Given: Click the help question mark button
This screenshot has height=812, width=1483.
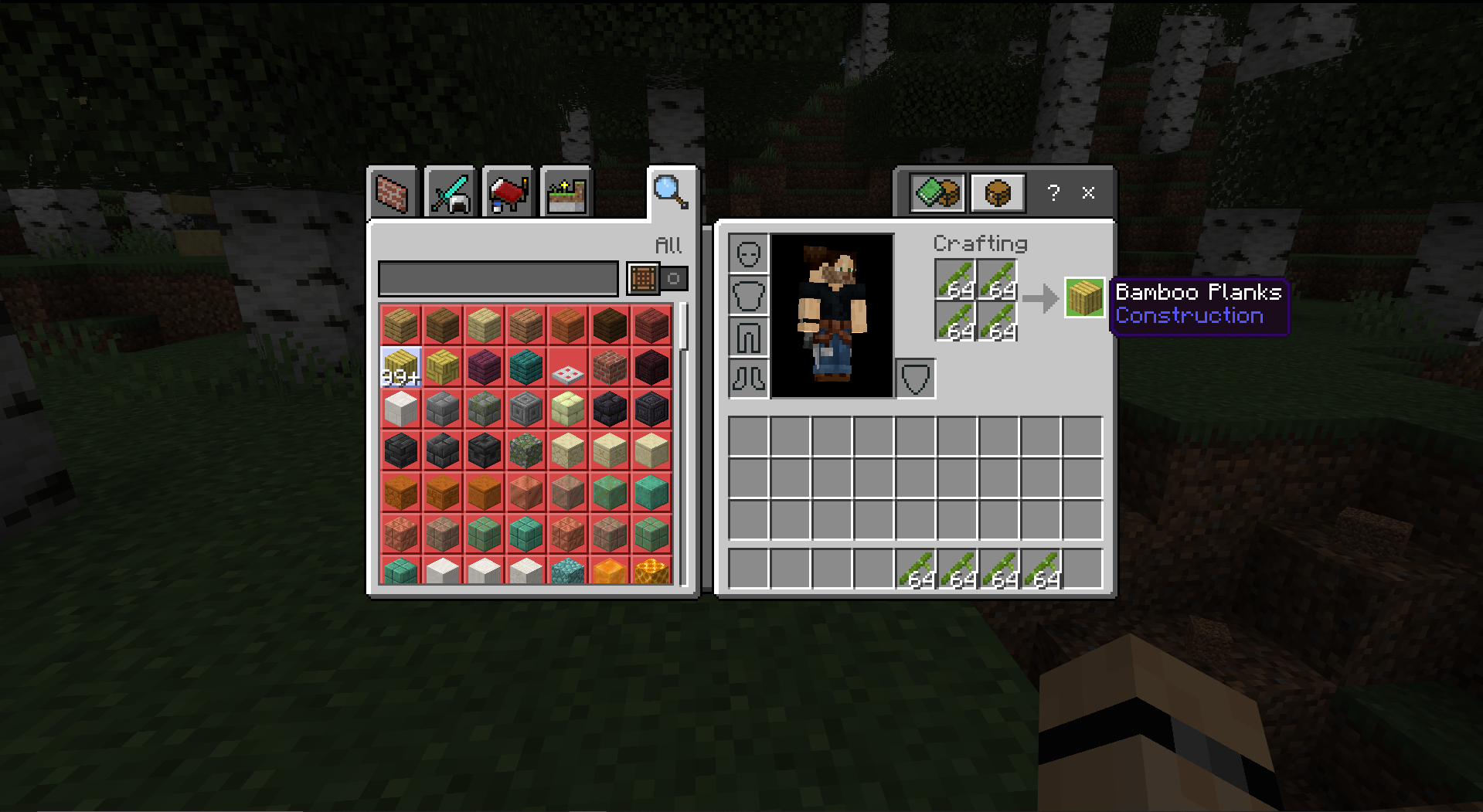Looking at the screenshot, I should [1053, 193].
